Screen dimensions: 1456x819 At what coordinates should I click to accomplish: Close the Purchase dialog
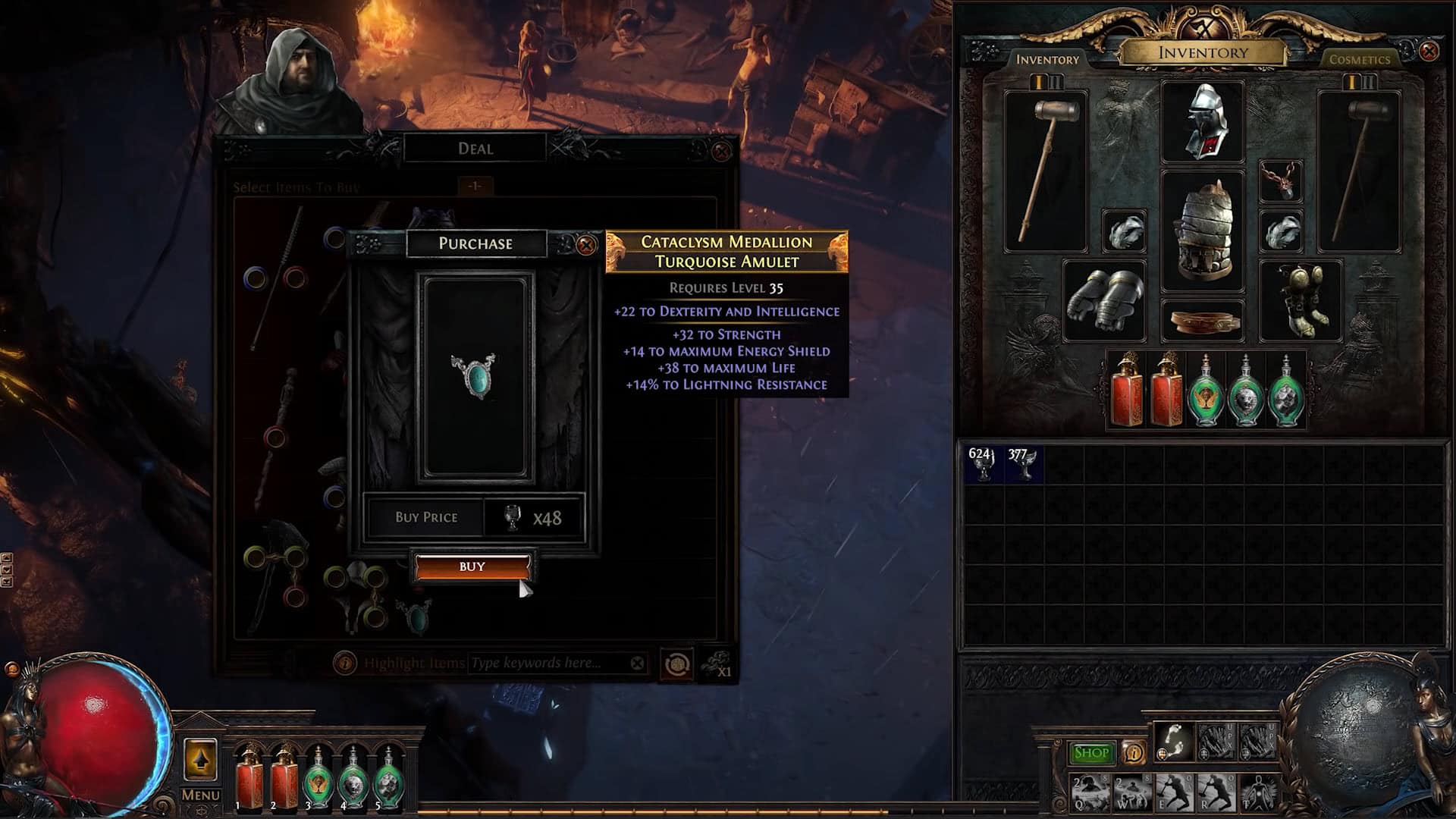pos(585,245)
